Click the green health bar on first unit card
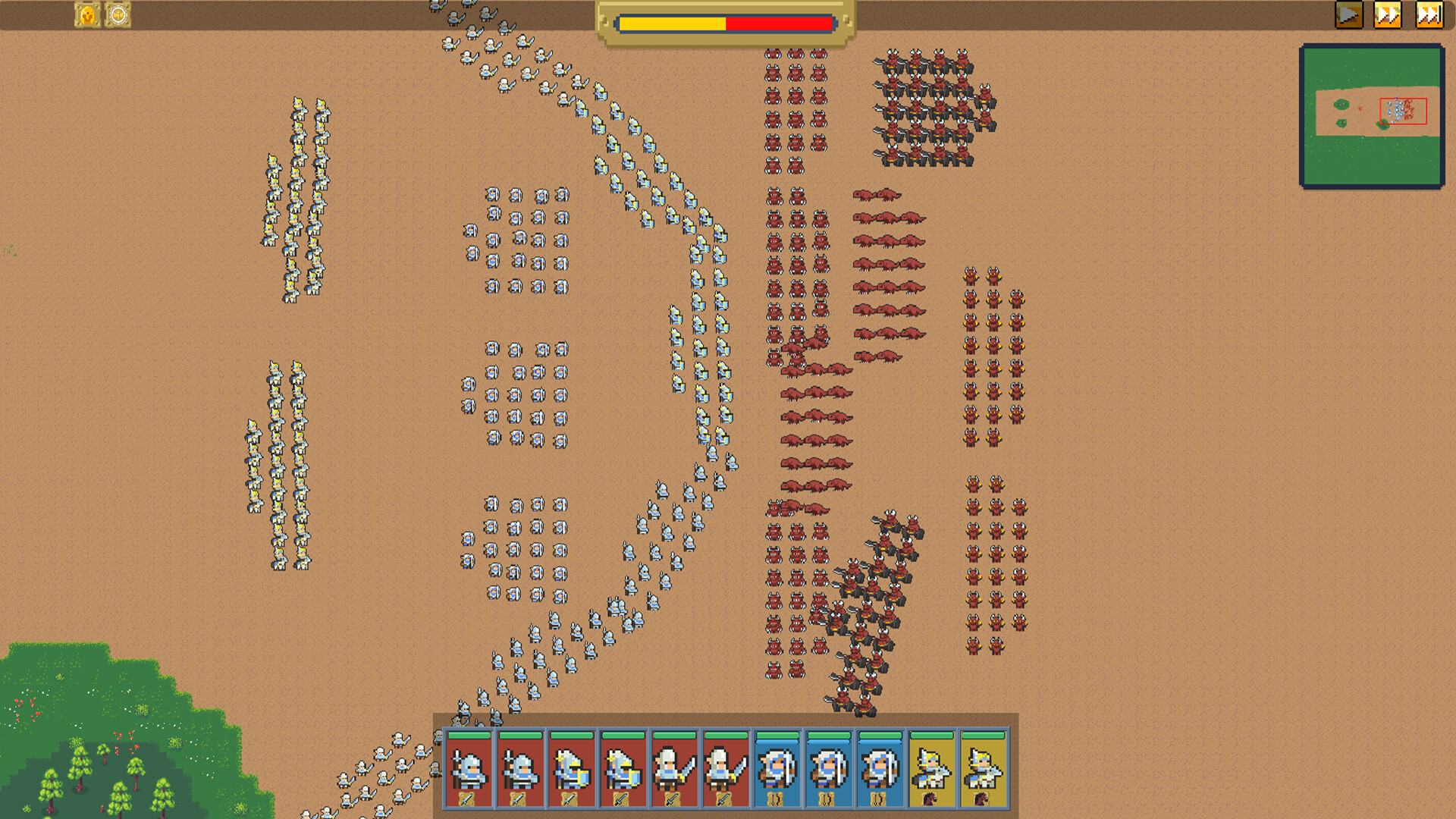 click(x=469, y=735)
